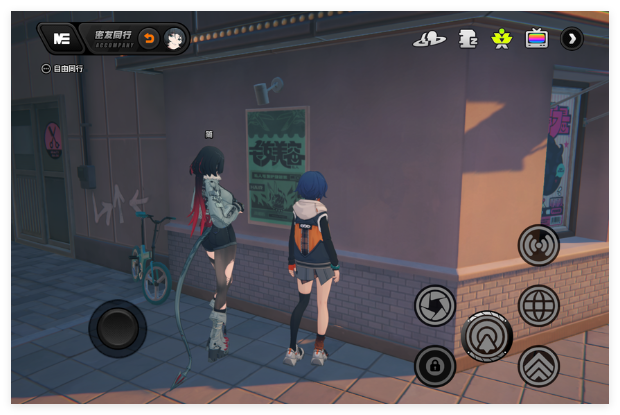
Task: Tap the virtual joystick pad
Action: coord(118,328)
